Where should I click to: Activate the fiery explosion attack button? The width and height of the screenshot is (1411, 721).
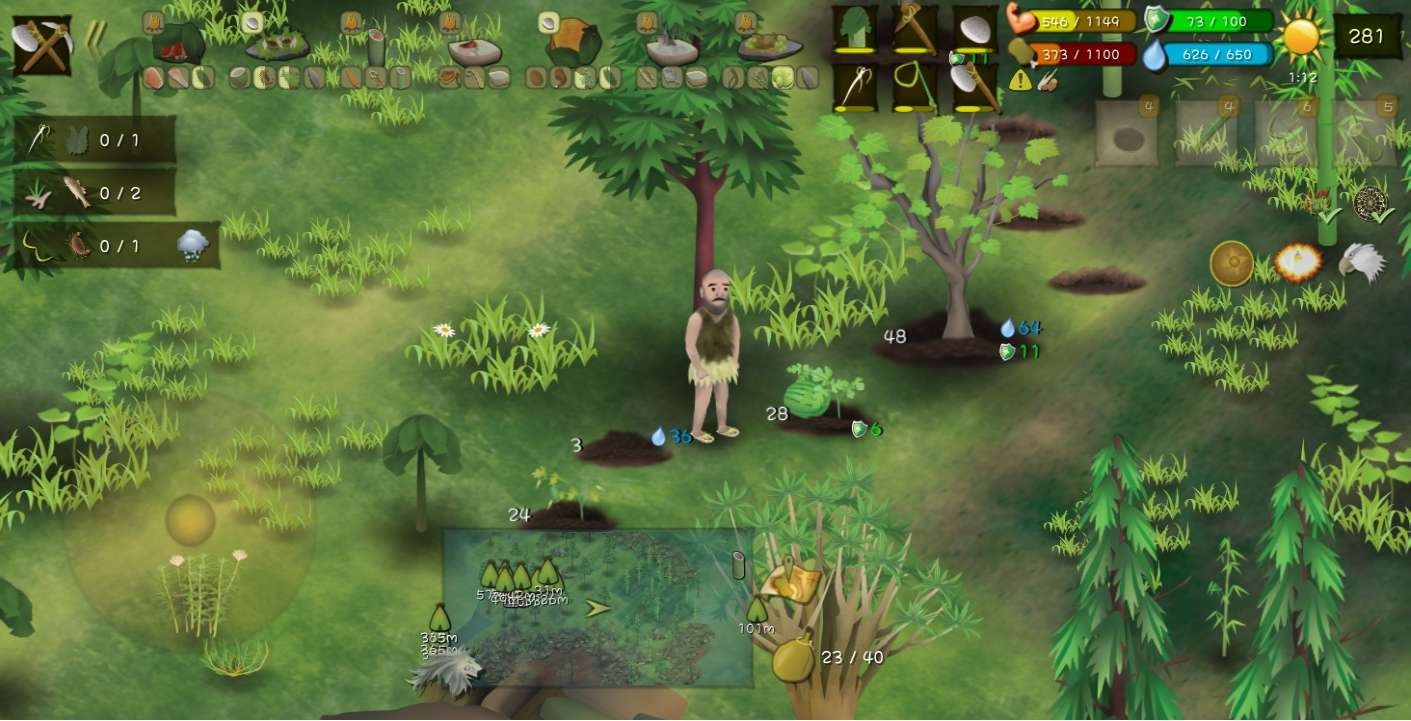pyautogui.click(x=1298, y=263)
